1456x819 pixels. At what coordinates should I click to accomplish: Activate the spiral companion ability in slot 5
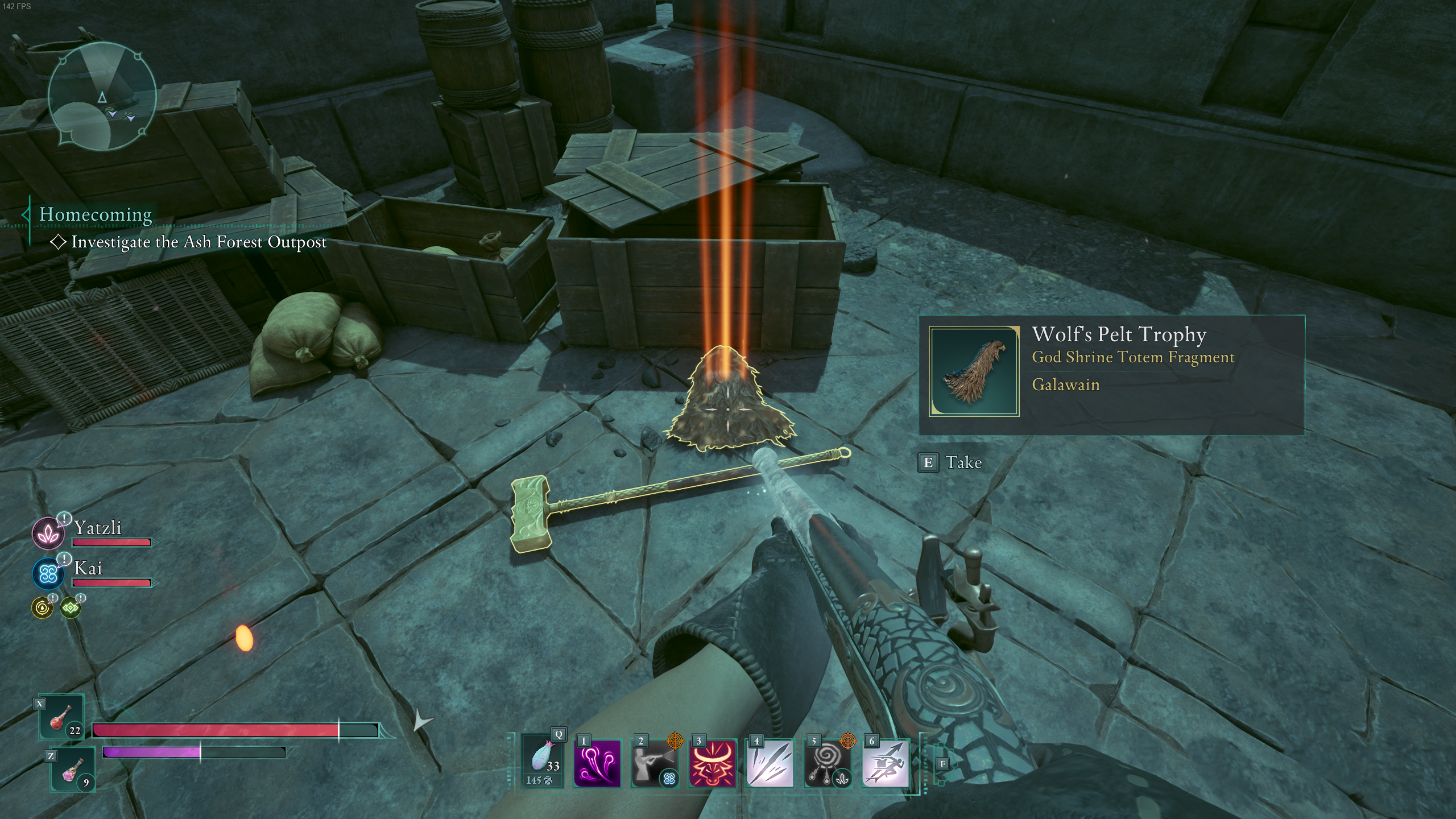pyautogui.click(x=828, y=762)
